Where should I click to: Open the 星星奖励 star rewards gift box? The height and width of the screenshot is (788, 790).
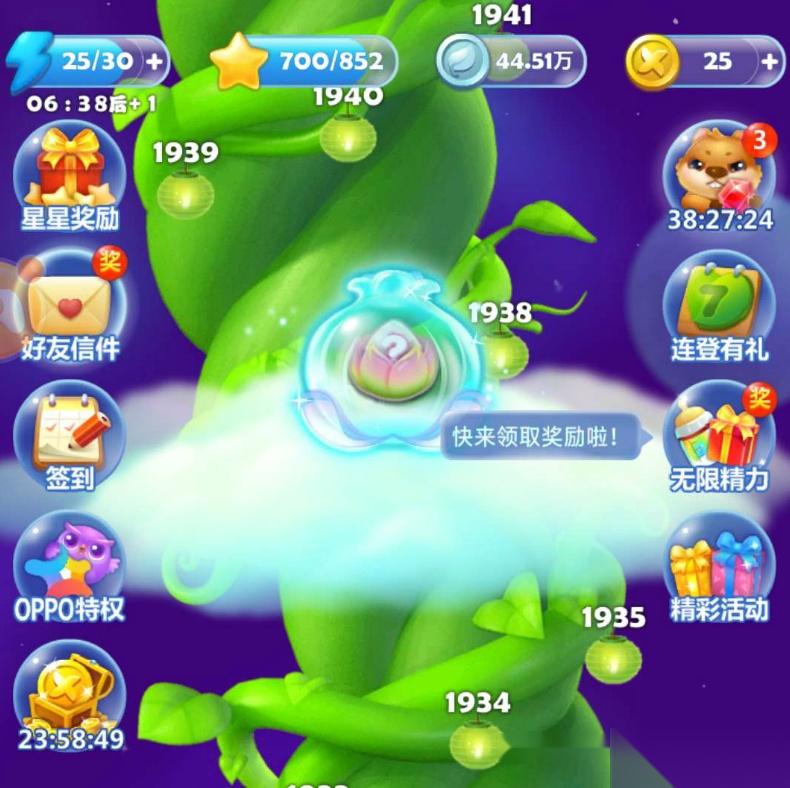[69, 176]
